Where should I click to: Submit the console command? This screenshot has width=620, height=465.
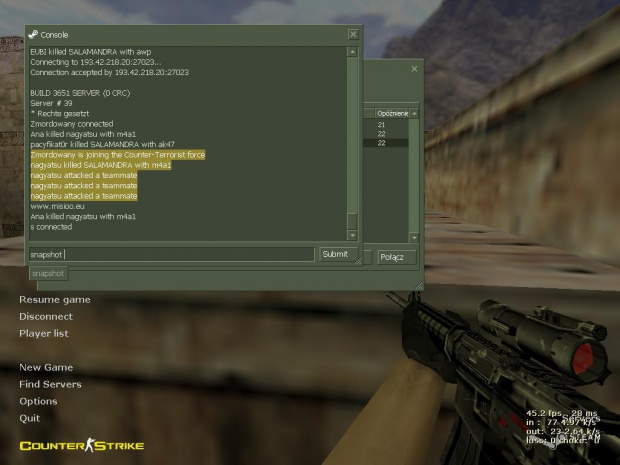click(335, 254)
